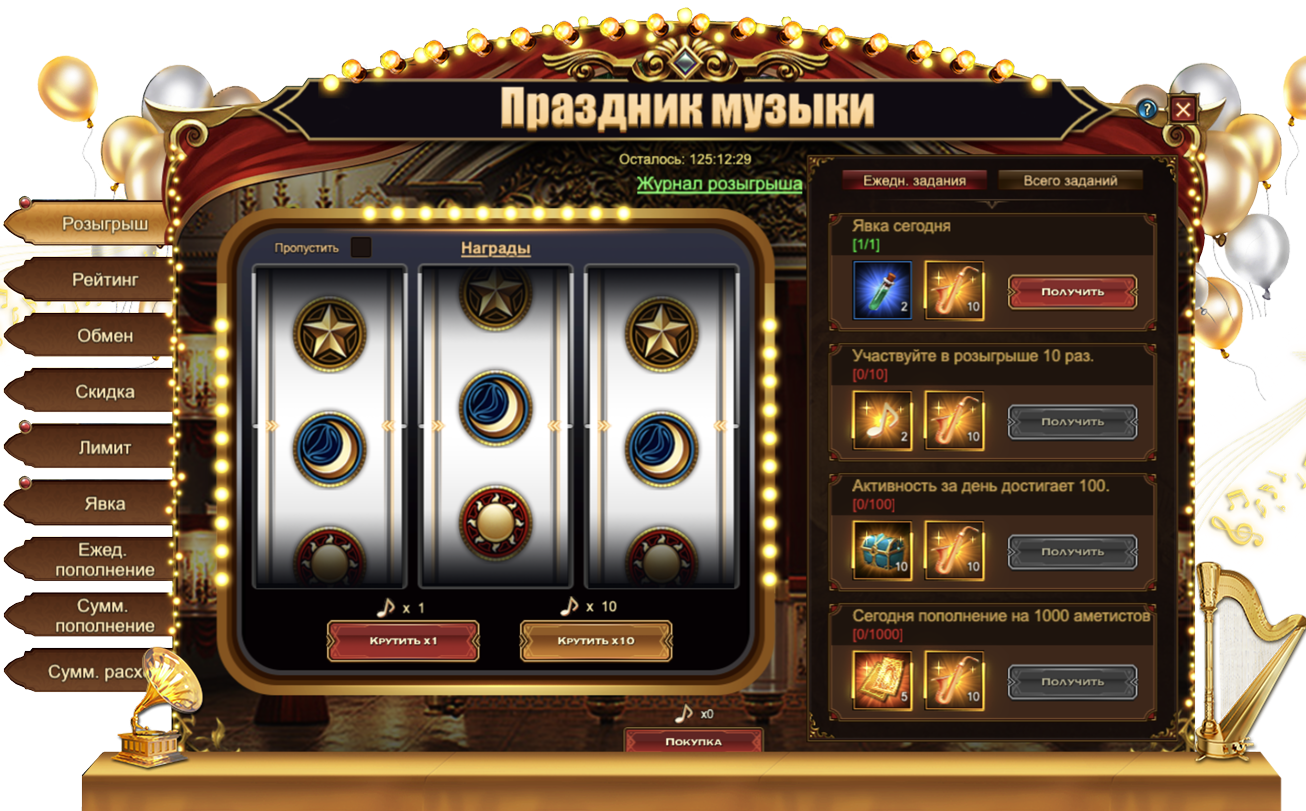Switch to the Ежедн. задания tab

click(x=914, y=181)
